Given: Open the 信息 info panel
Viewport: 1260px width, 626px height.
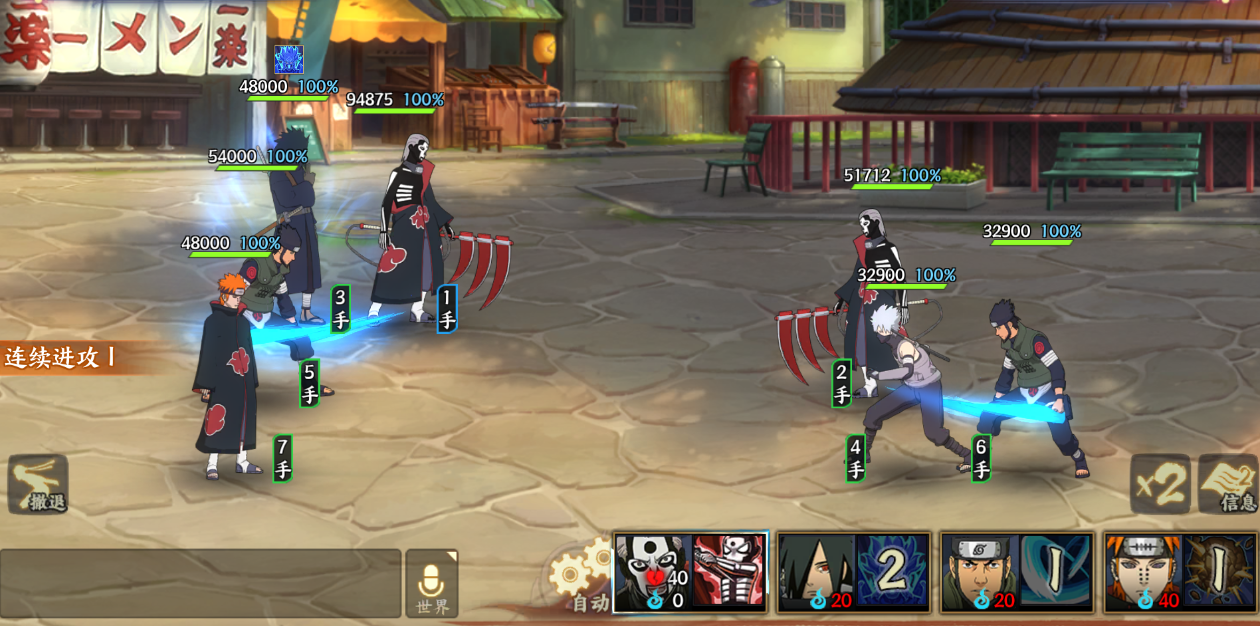Looking at the screenshot, I should (1228, 484).
